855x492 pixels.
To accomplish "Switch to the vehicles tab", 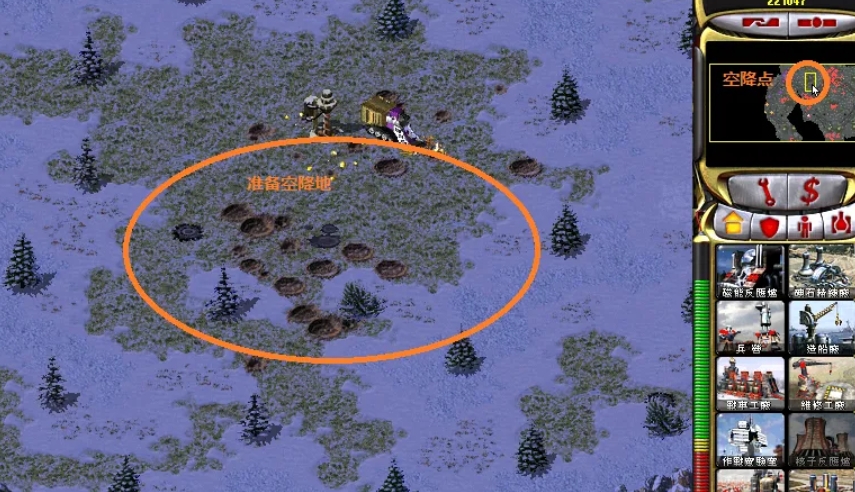I will pos(840,224).
